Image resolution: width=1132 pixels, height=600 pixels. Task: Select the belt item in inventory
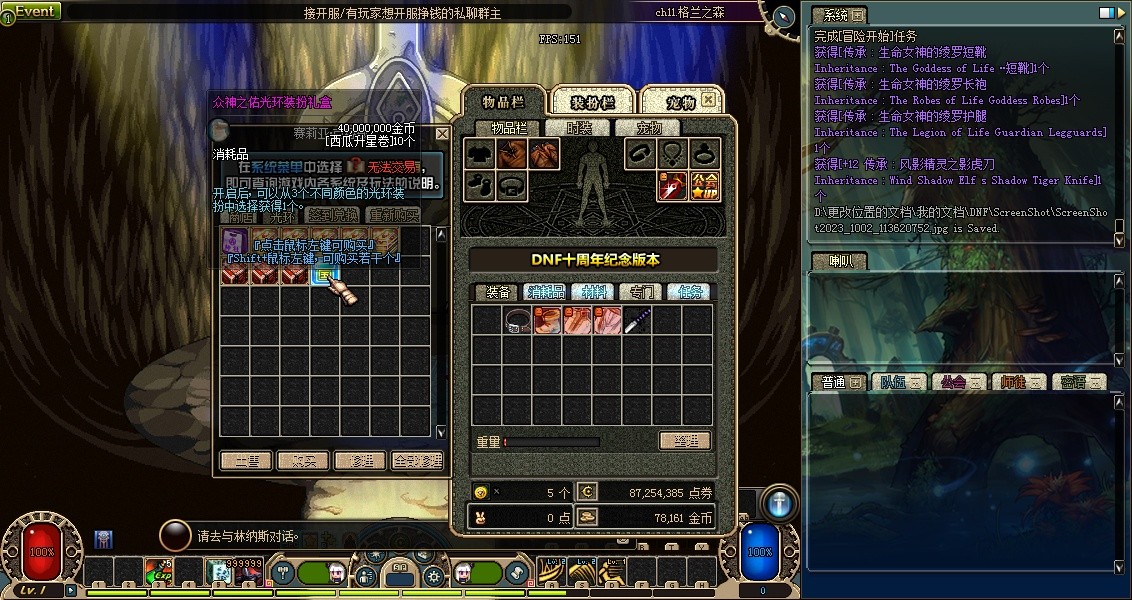click(x=517, y=320)
